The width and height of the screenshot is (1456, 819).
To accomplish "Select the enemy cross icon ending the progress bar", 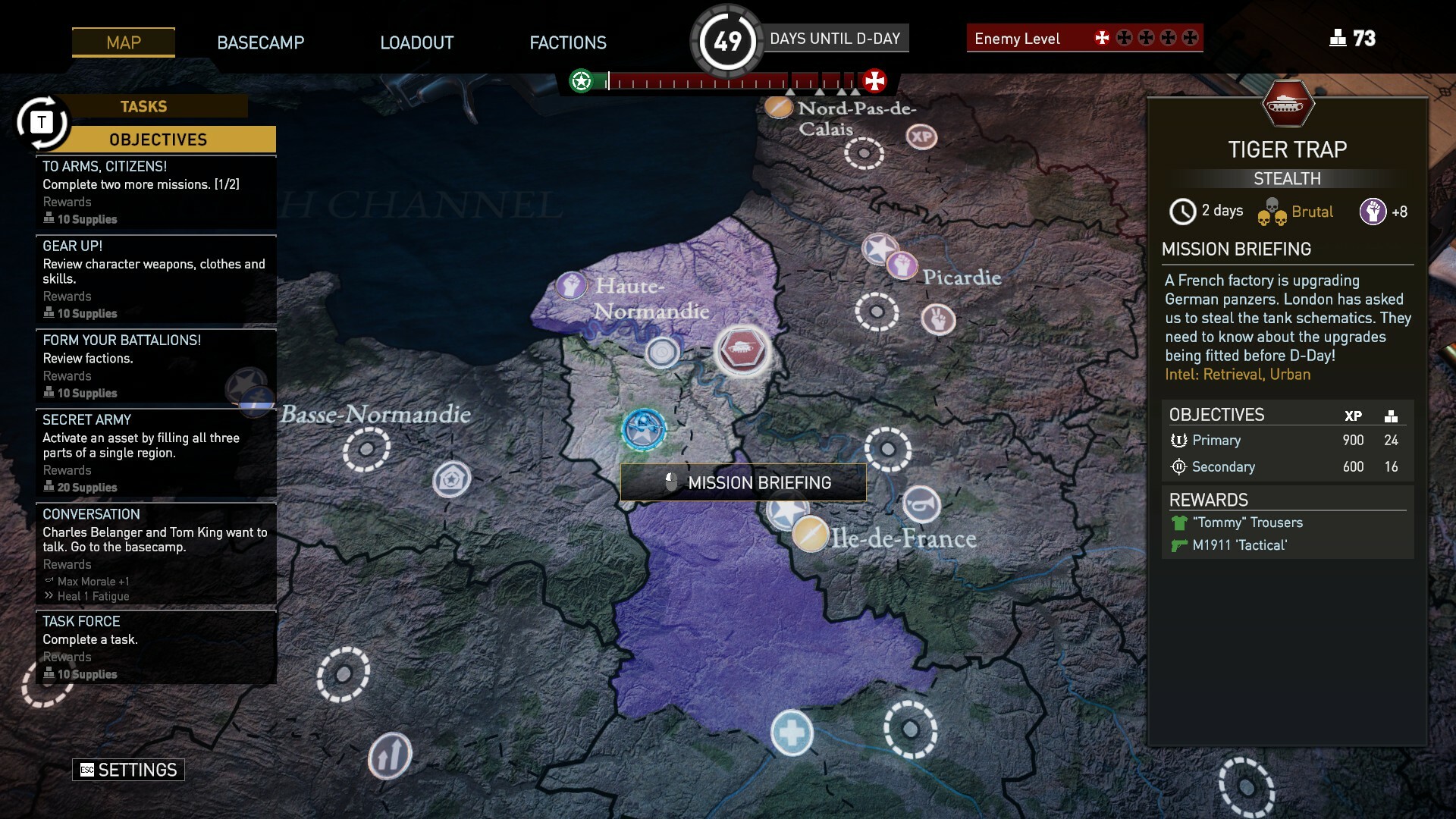I will 877,80.
